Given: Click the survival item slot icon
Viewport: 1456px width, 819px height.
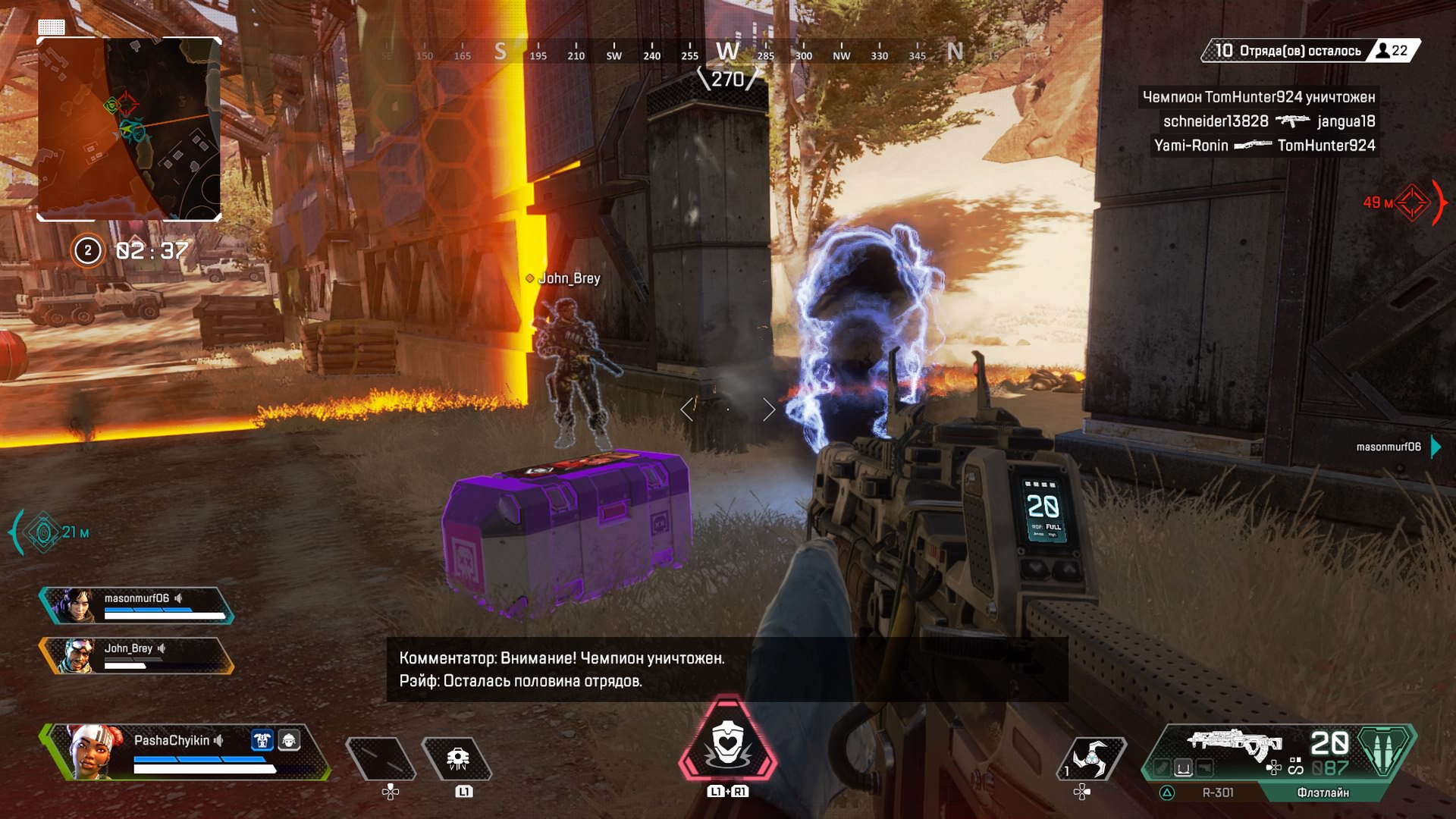Looking at the screenshot, I should click(x=381, y=759).
